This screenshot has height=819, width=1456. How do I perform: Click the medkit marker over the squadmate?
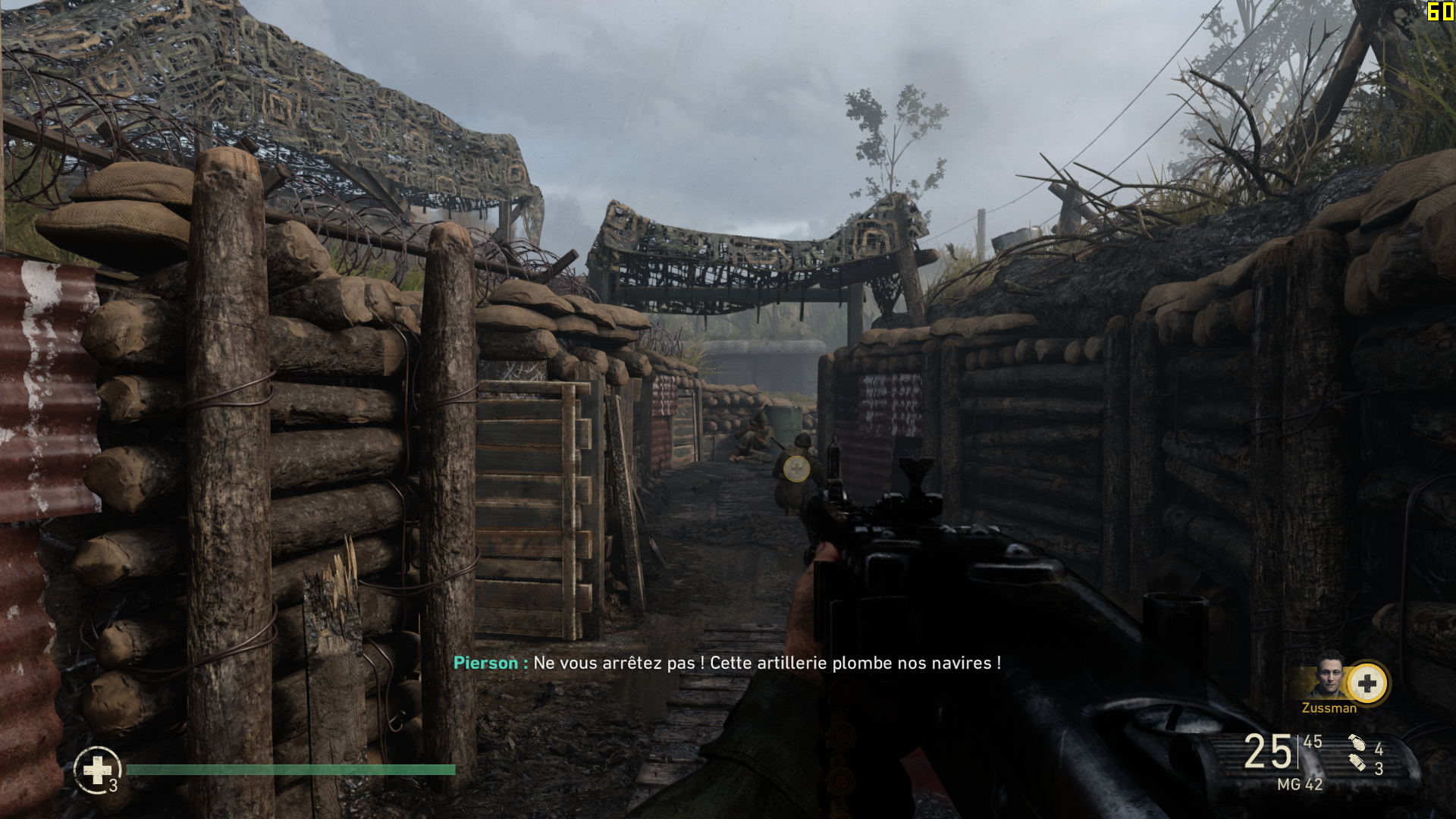coord(796,469)
